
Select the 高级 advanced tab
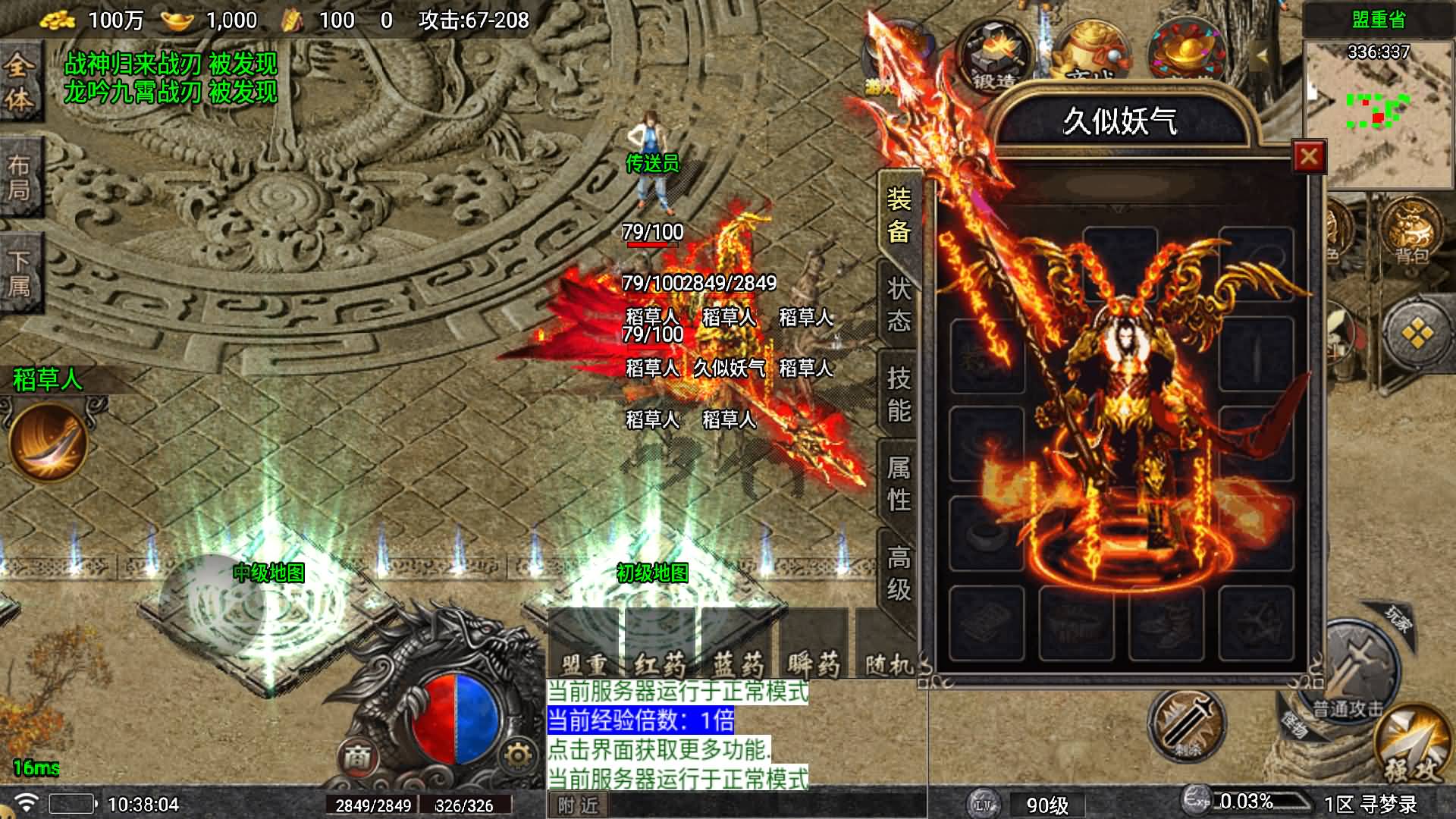[x=899, y=573]
